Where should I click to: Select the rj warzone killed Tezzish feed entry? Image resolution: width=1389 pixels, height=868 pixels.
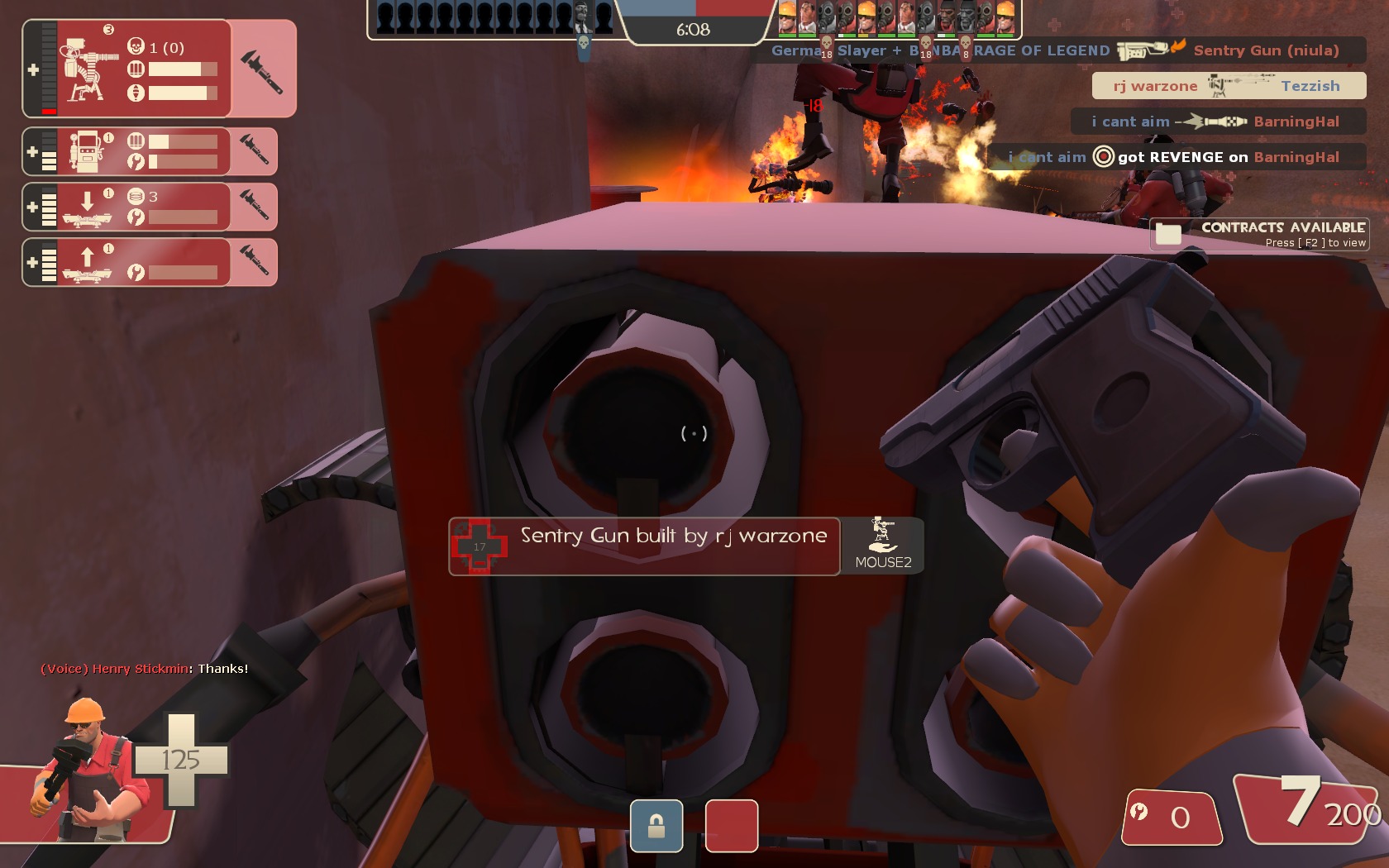click(1228, 86)
